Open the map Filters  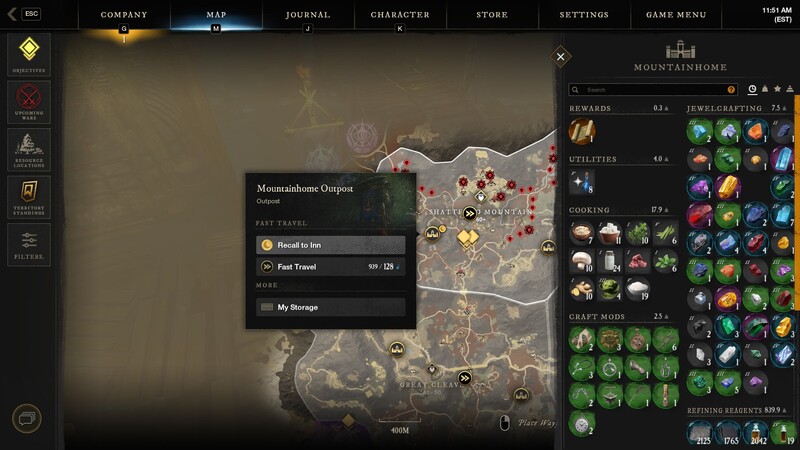28,243
